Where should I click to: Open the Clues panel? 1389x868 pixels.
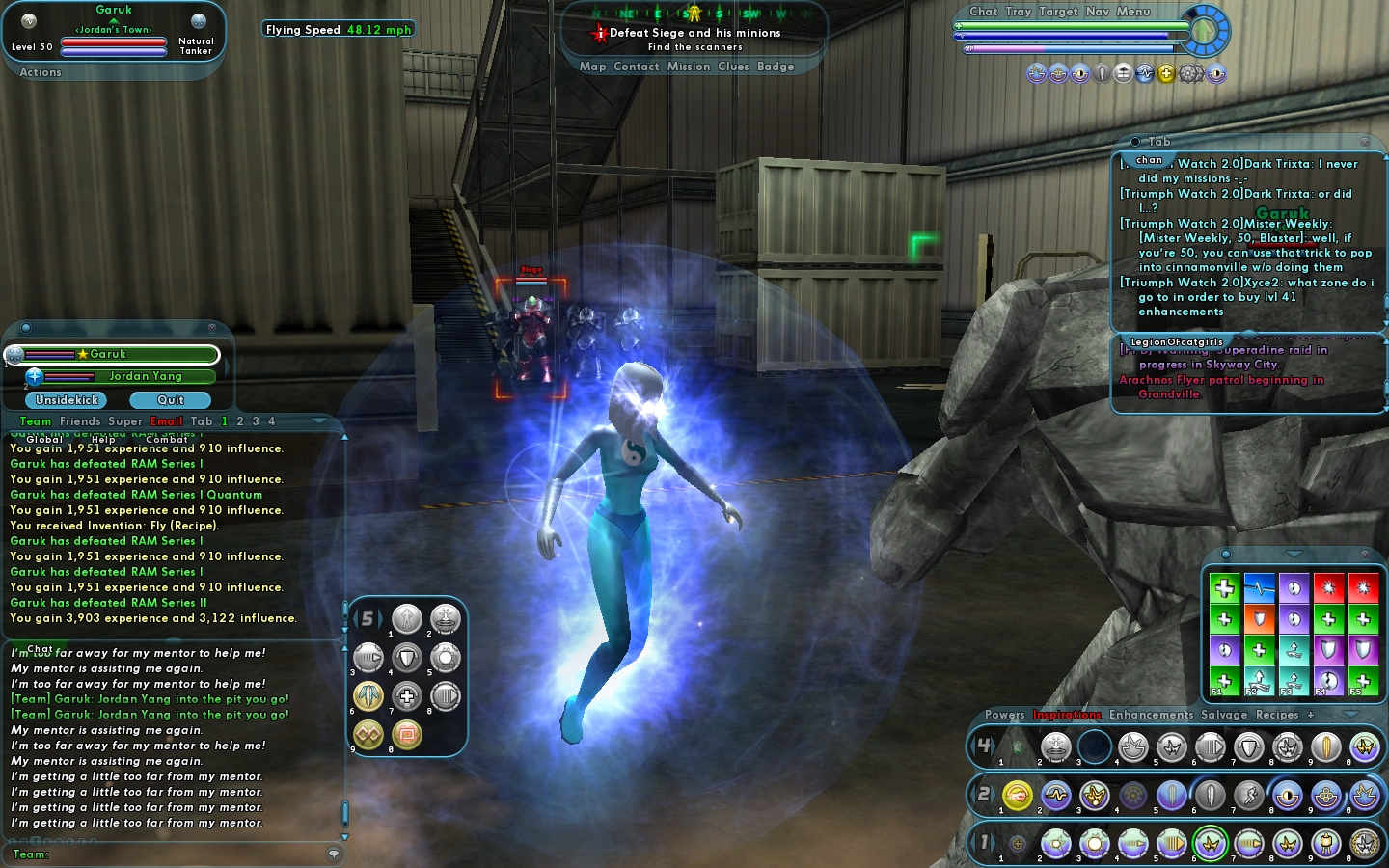click(x=733, y=67)
